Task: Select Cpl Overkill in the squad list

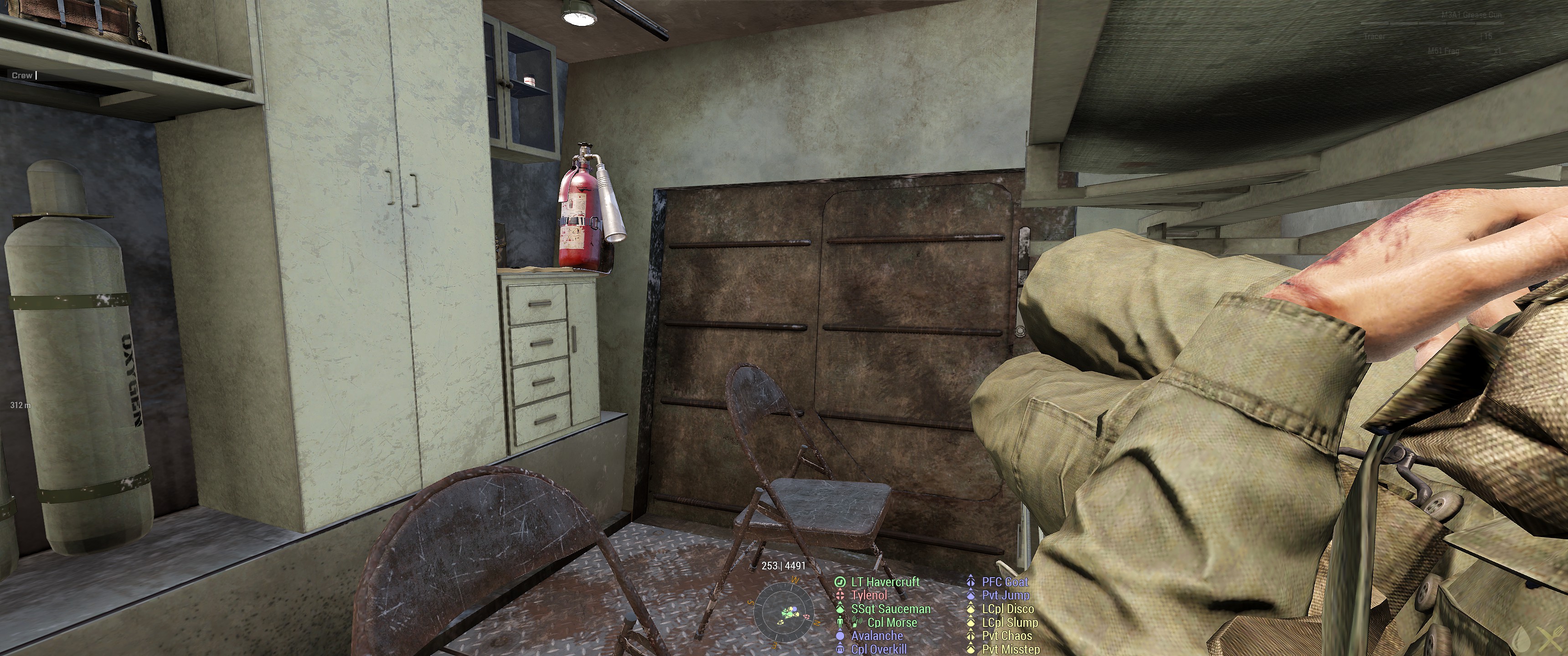Action: (x=879, y=649)
